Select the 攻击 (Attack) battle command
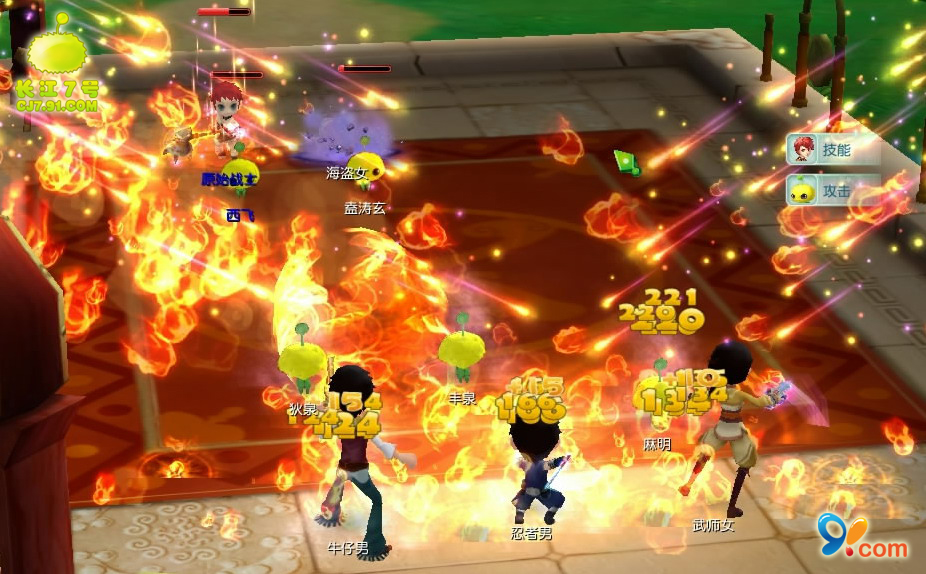This screenshot has height=574, width=926. pos(832,190)
